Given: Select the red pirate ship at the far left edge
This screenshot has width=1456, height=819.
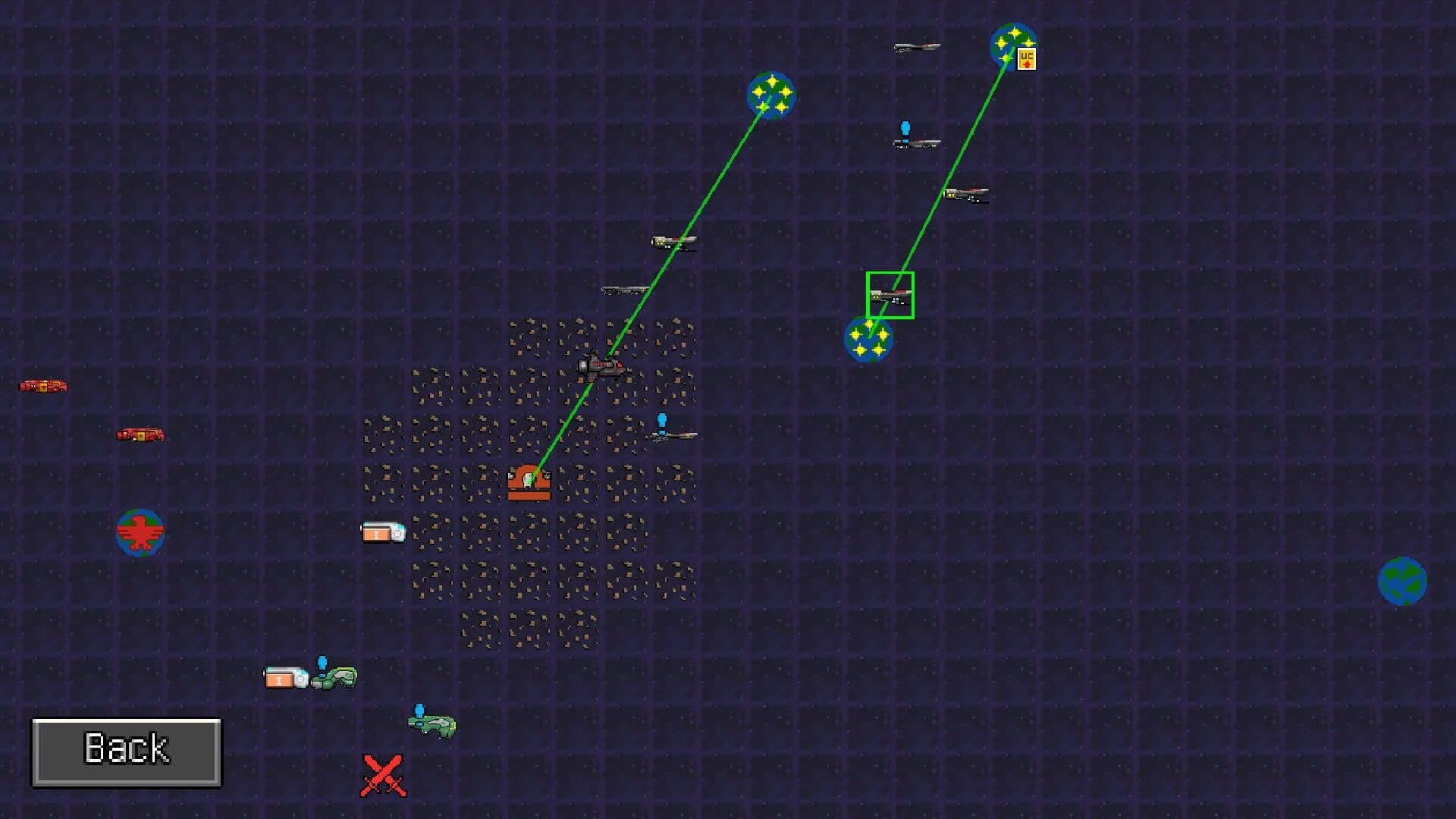Looking at the screenshot, I should coord(42,385).
